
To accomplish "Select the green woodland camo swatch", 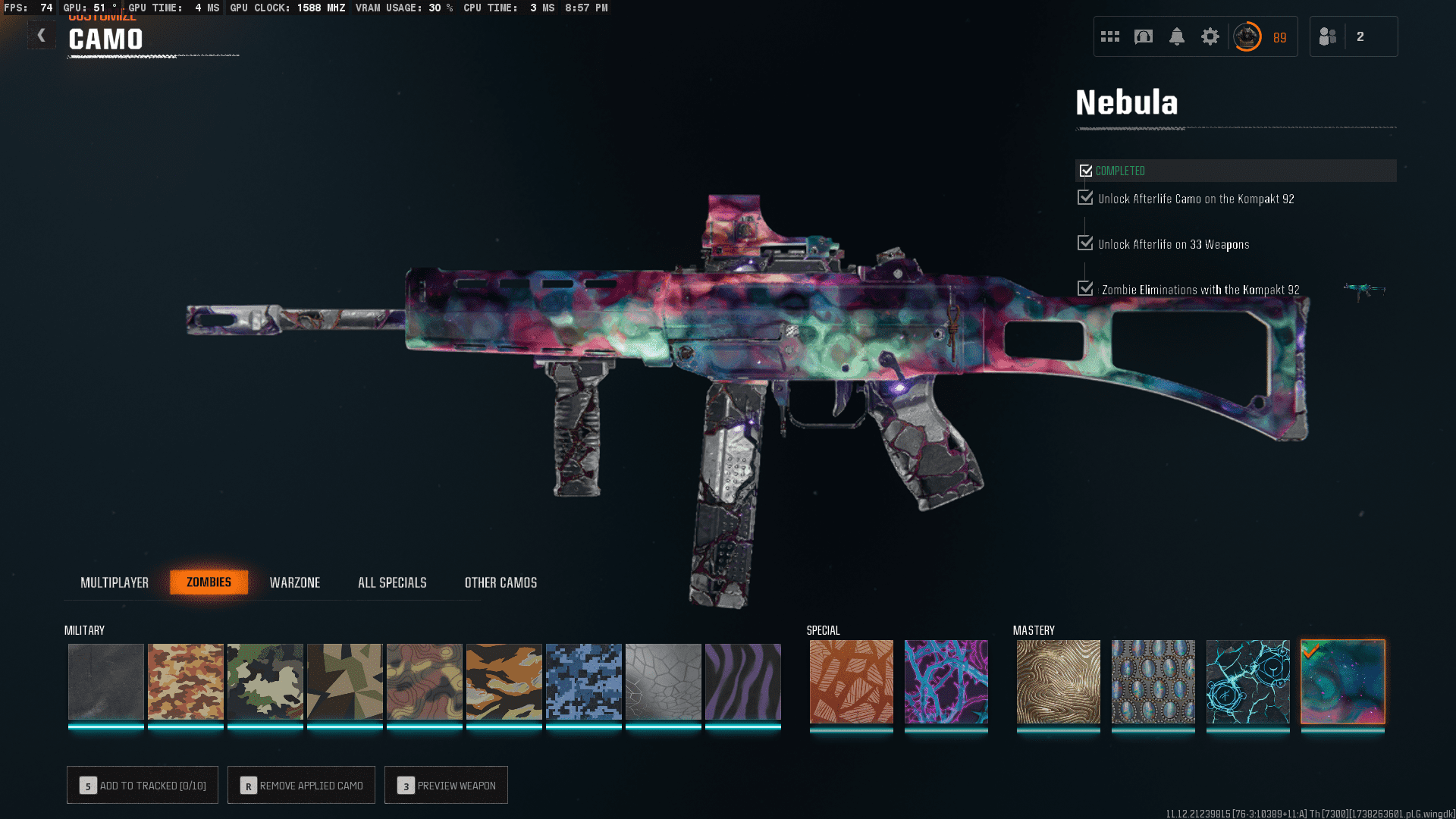I will (265, 681).
